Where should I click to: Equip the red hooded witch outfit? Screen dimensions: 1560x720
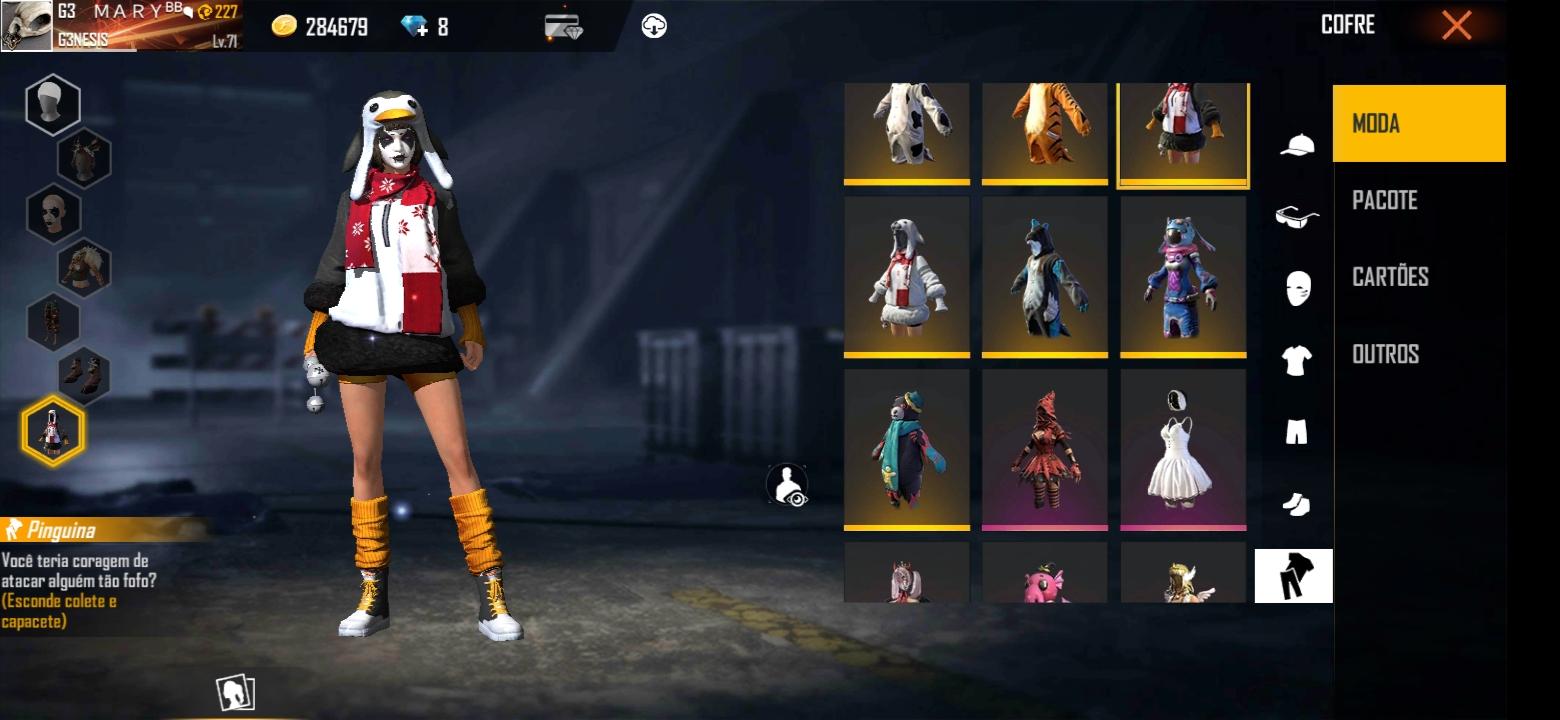coord(1045,448)
